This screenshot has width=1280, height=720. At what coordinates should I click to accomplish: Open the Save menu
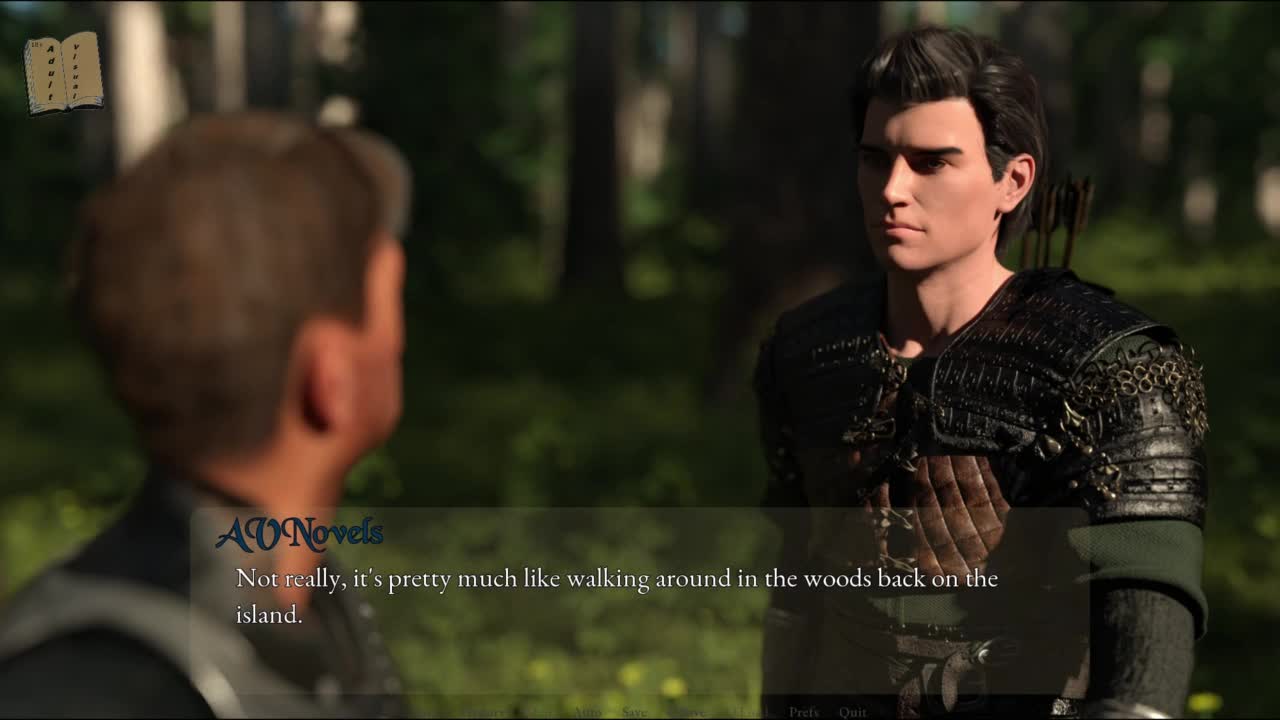[x=635, y=712]
